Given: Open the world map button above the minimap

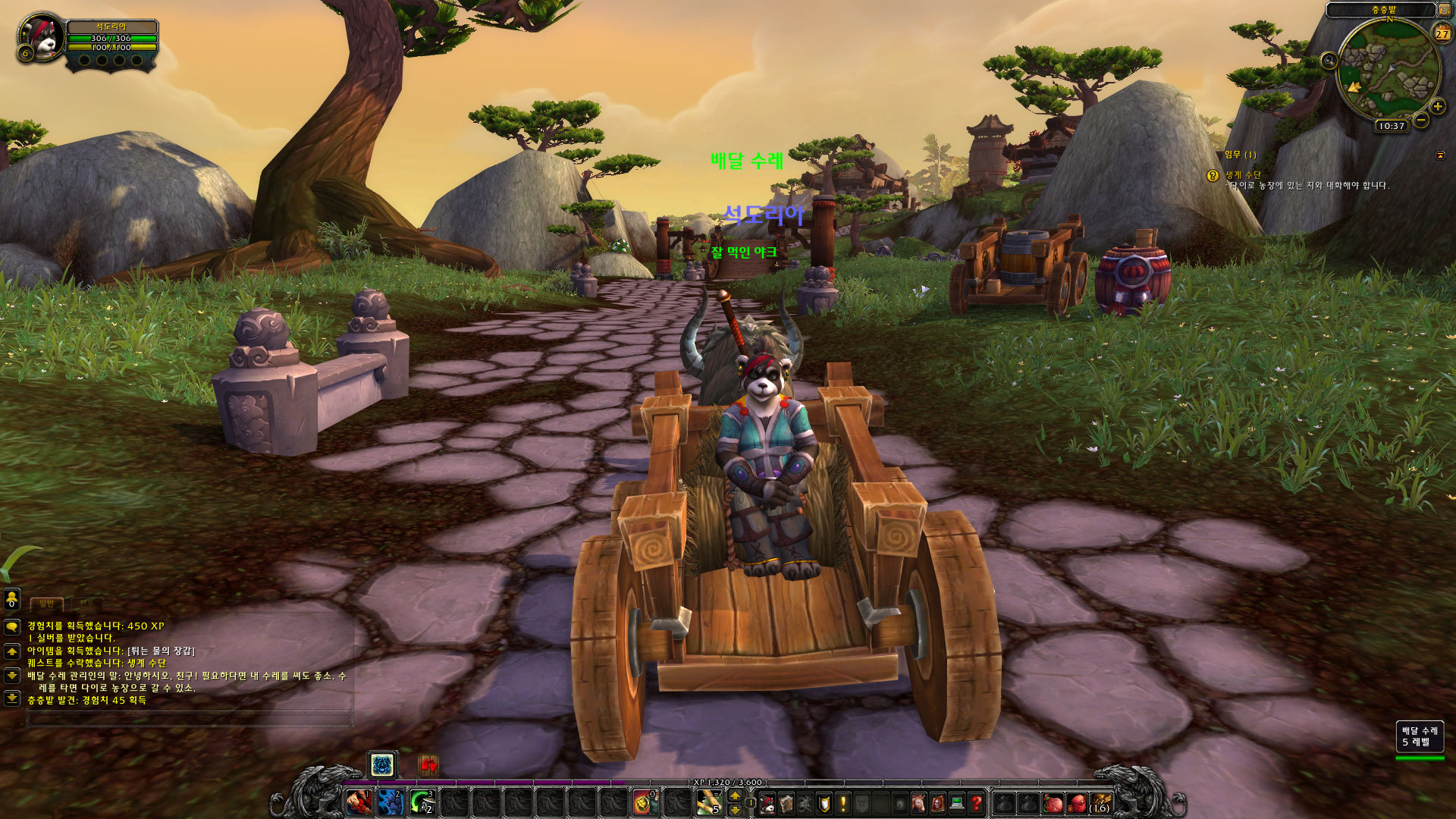Looking at the screenshot, I should click(1444, 10).
